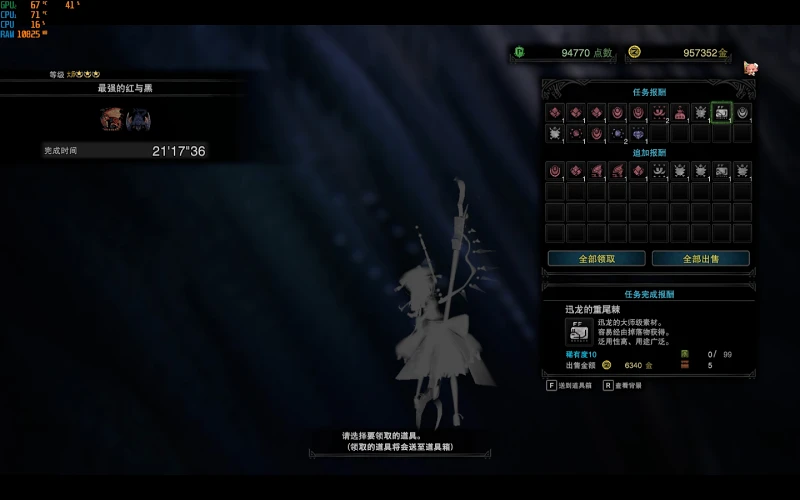Select the highlighted 迅龙的重尾棘 reward slot
800x500 pixels.
(x=721, y=113)
